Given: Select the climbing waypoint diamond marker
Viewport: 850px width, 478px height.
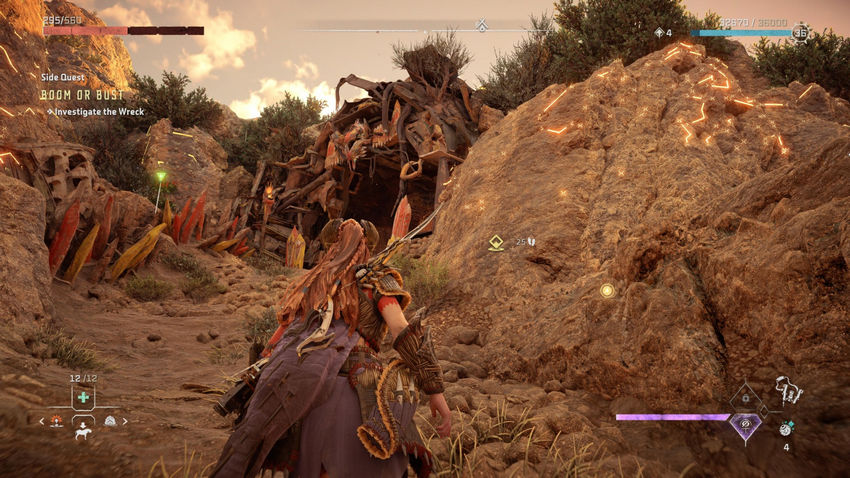Looking at the screenshot, I should [496, 242].
